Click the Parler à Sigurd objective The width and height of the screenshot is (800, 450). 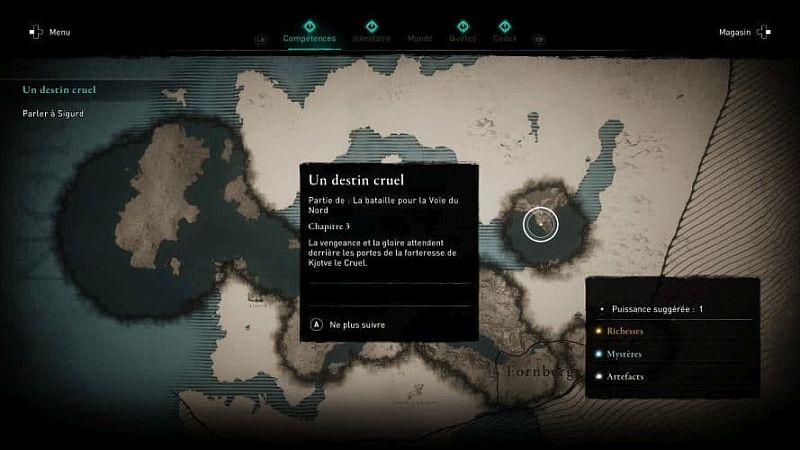(53, 114)
